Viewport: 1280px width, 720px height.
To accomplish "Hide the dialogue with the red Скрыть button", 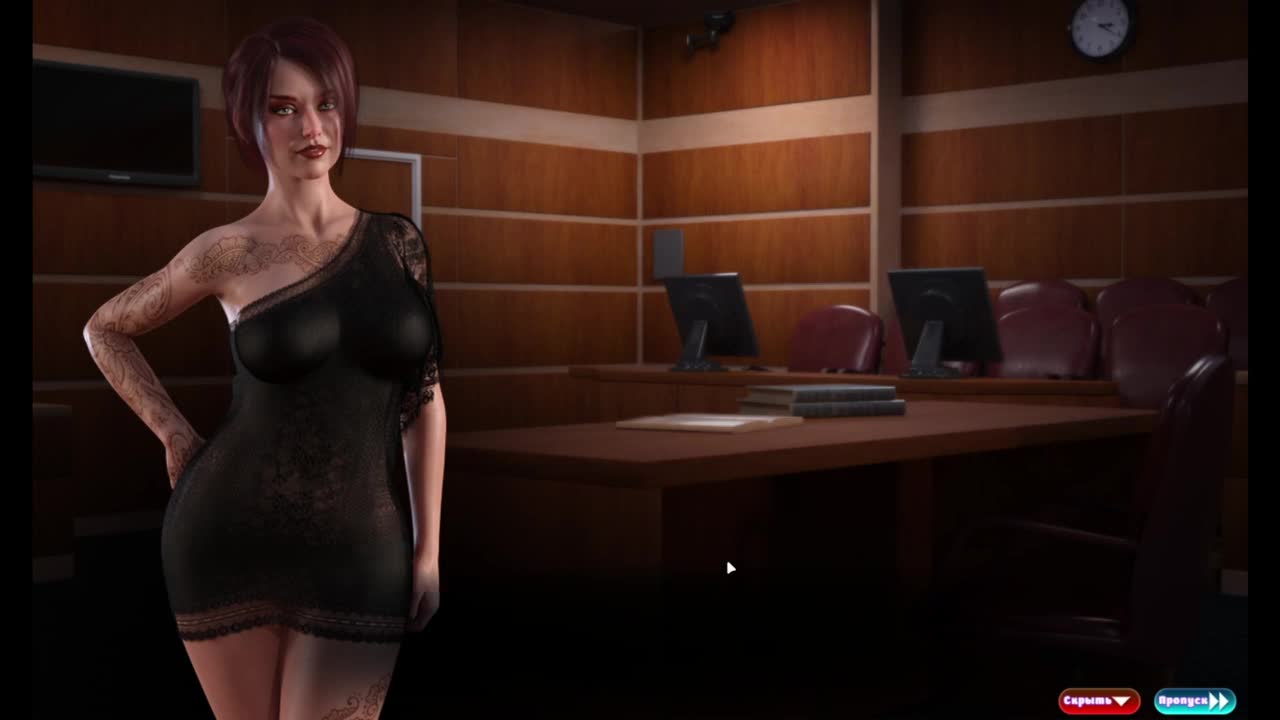I will (x=1098, y=701).
